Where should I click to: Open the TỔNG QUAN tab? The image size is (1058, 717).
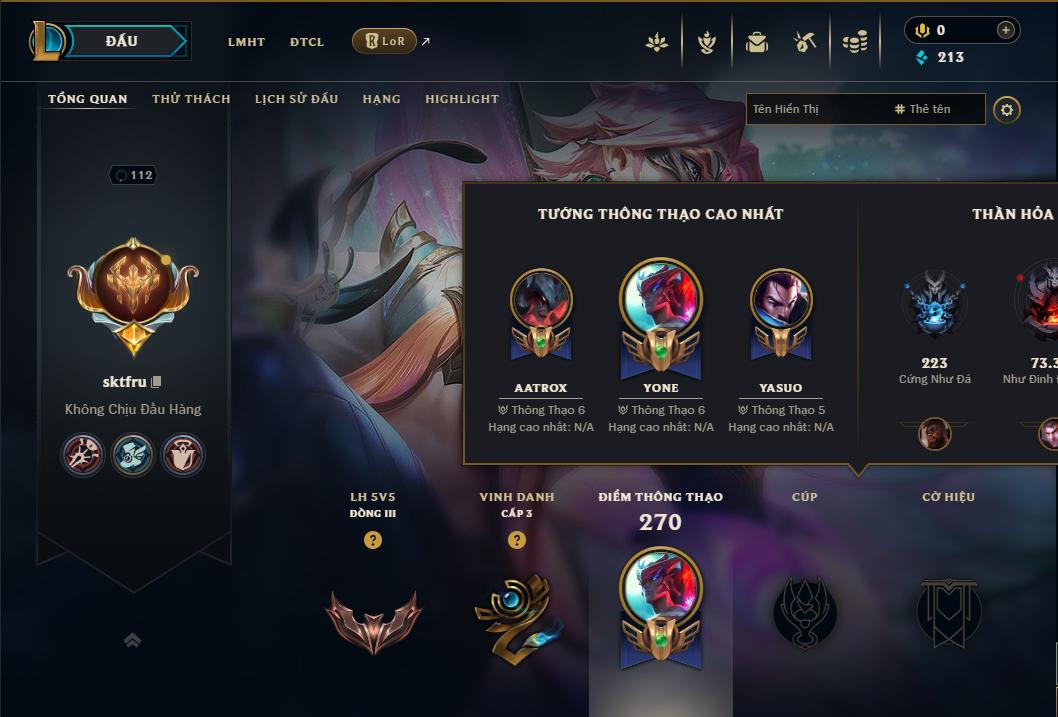[x=88, y=99]
